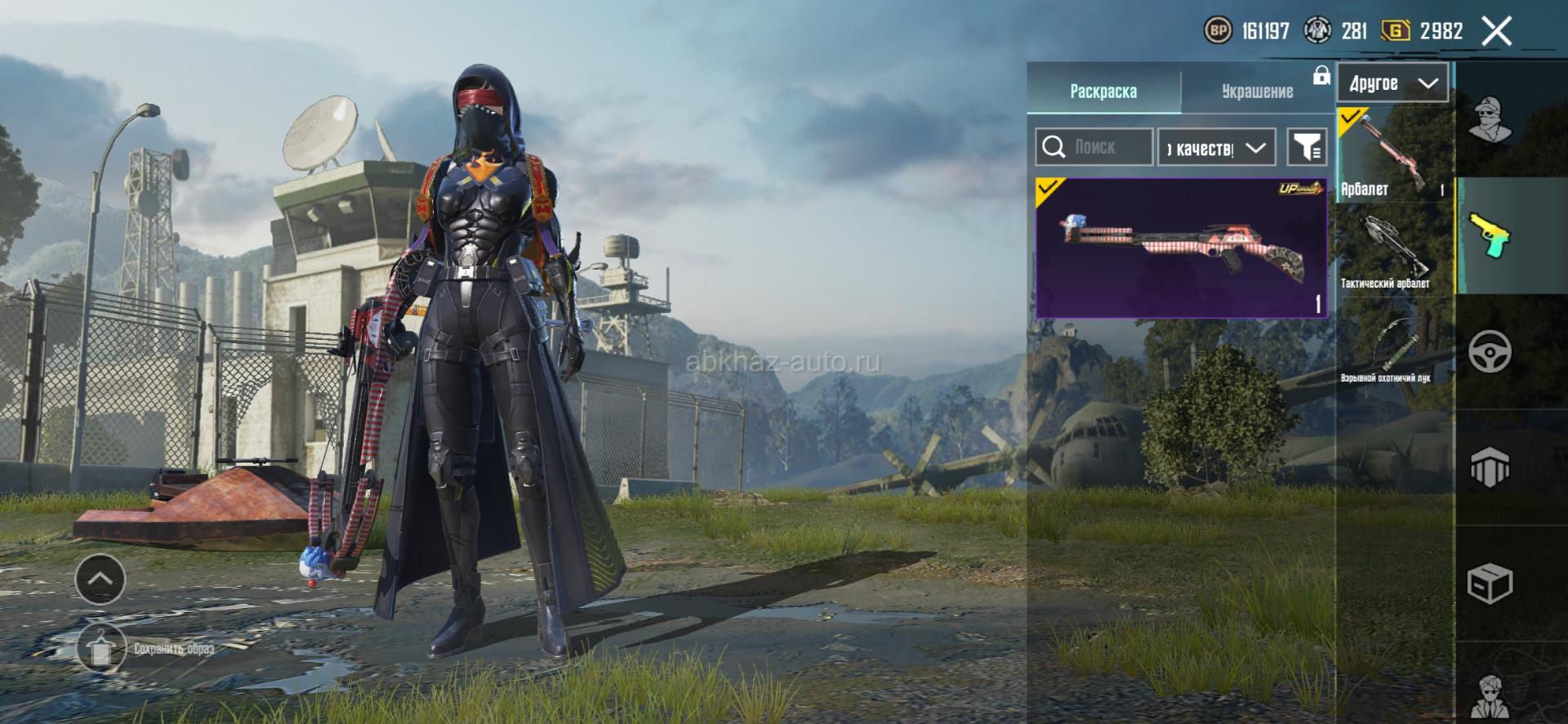Open the filter funnel button
Viewport: 1568px width, 724px height.
click(x=1307, y=147)
